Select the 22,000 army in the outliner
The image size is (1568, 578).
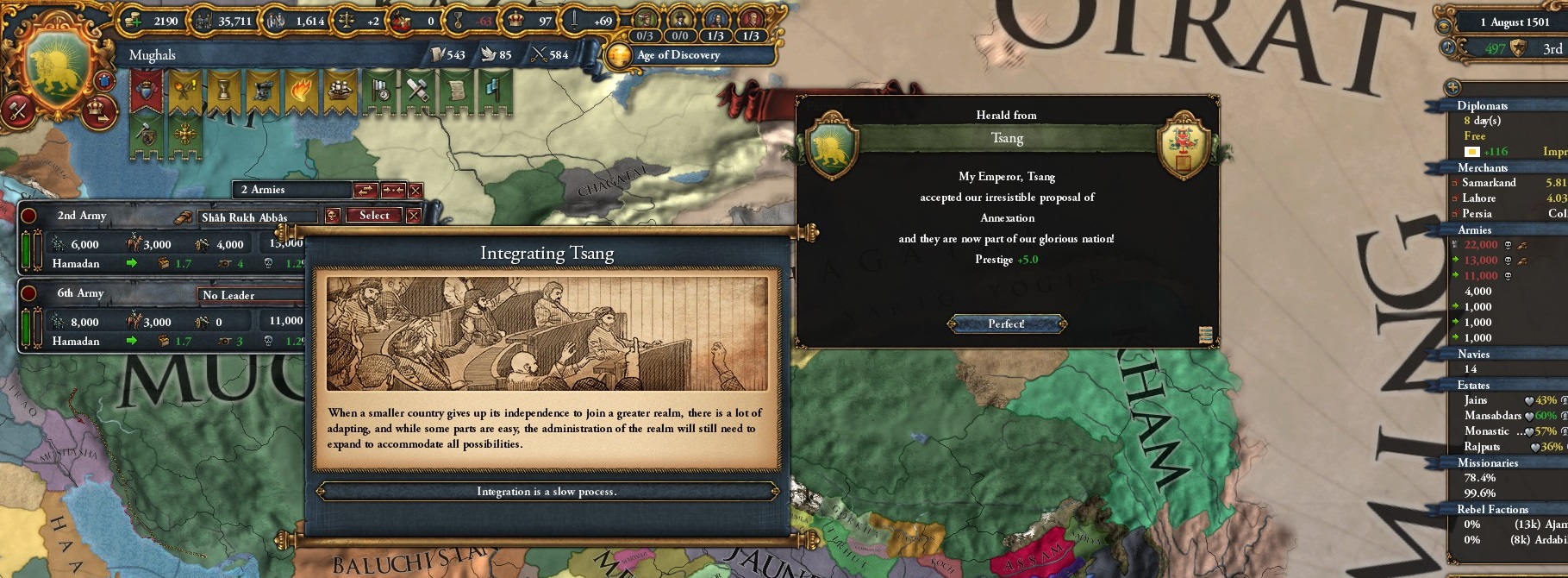(x=1481, y=245)
